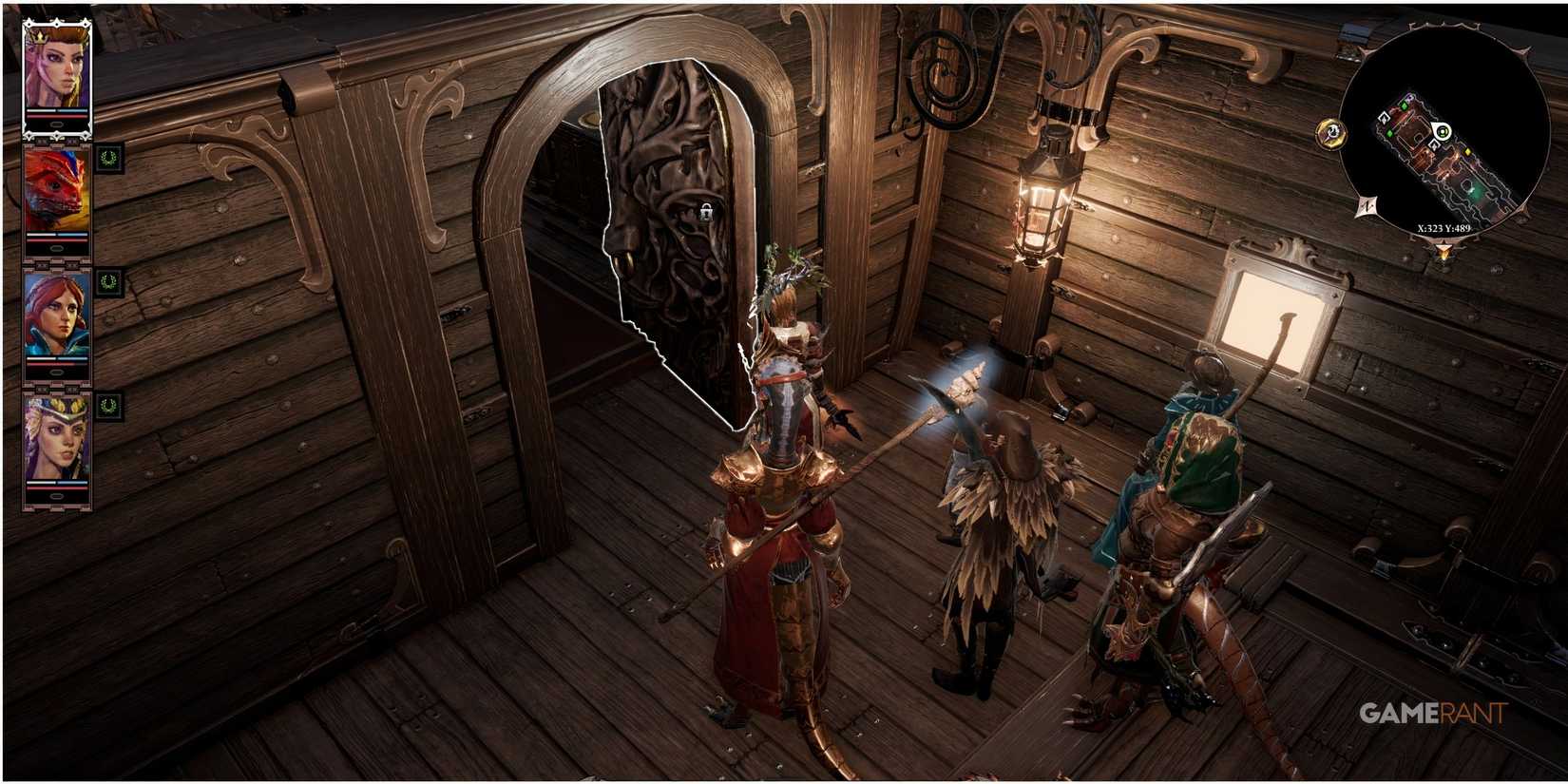
Task: Click the purple marker near the minimap top
Action: pos(1409,96)
